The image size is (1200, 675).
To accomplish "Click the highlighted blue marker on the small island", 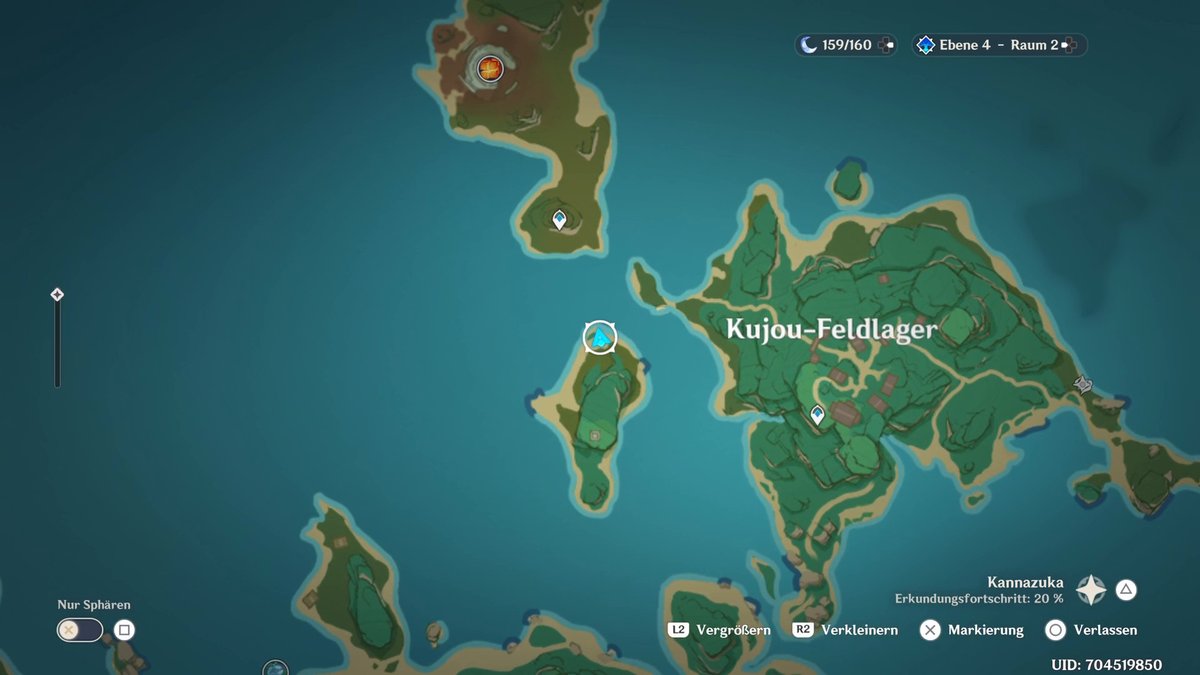I will pos(600,338).
